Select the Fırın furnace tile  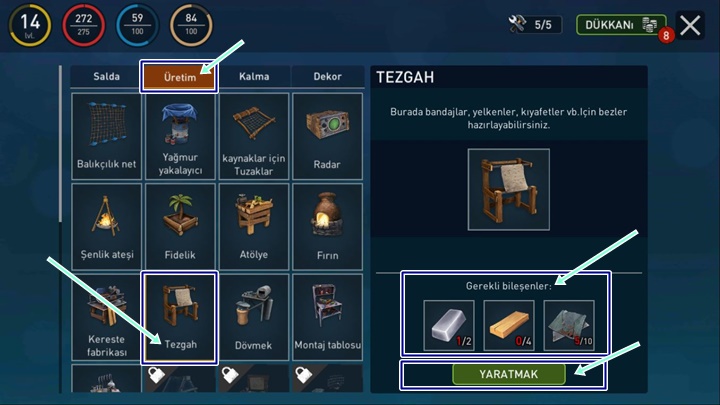[327, 226]
